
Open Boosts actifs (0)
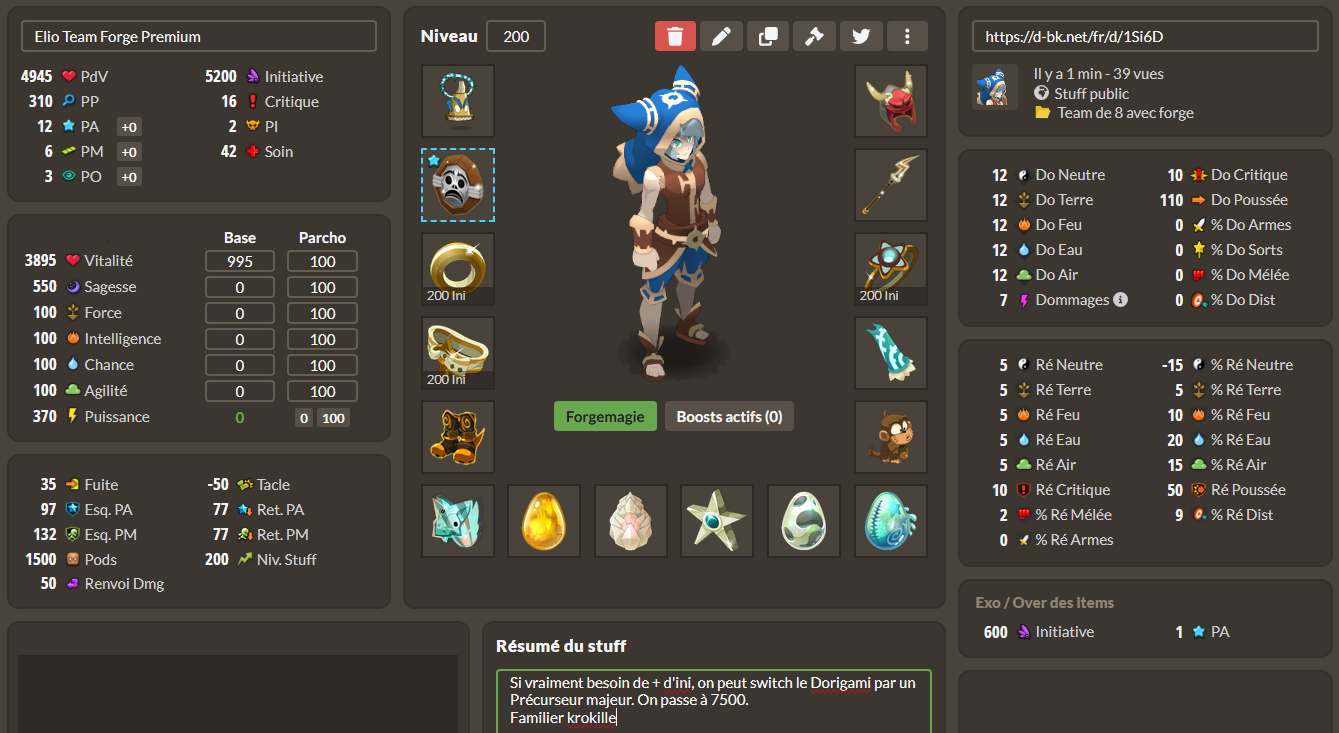(x=729, y=416)
